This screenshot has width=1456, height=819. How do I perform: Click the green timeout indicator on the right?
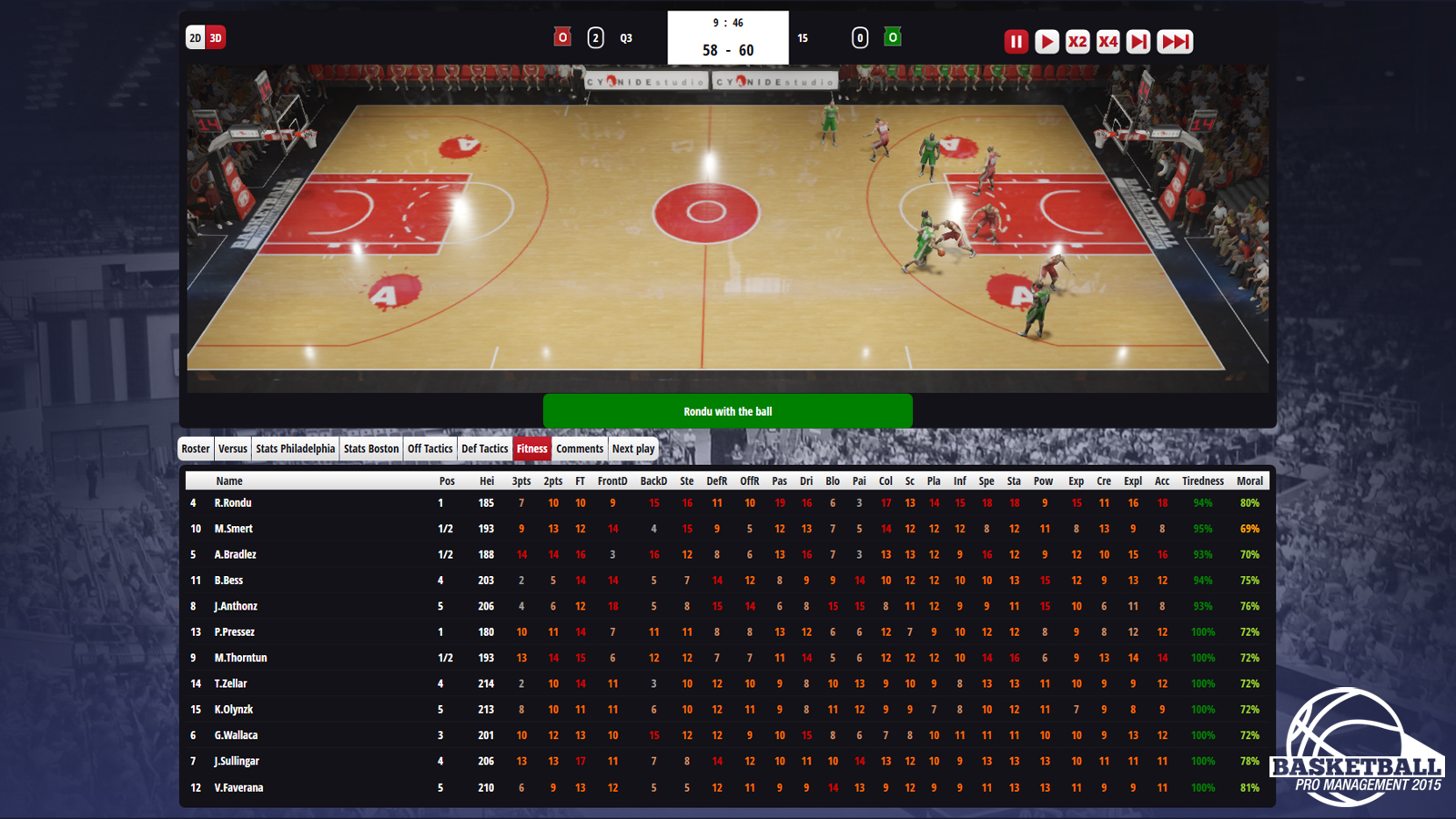pyautogui.click(x=894, y=37)
